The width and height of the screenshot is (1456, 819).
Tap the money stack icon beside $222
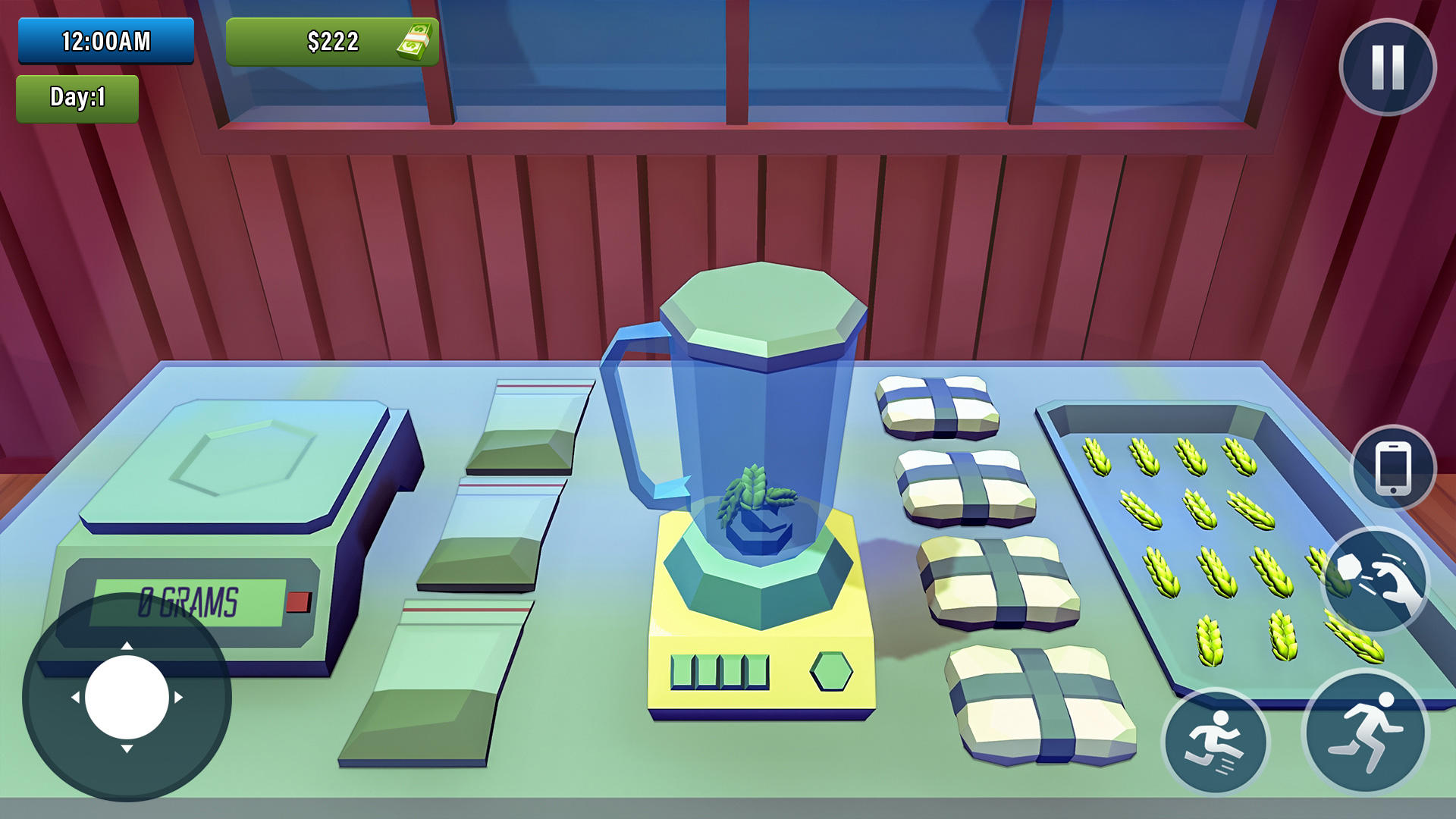[x=414, y=42]
